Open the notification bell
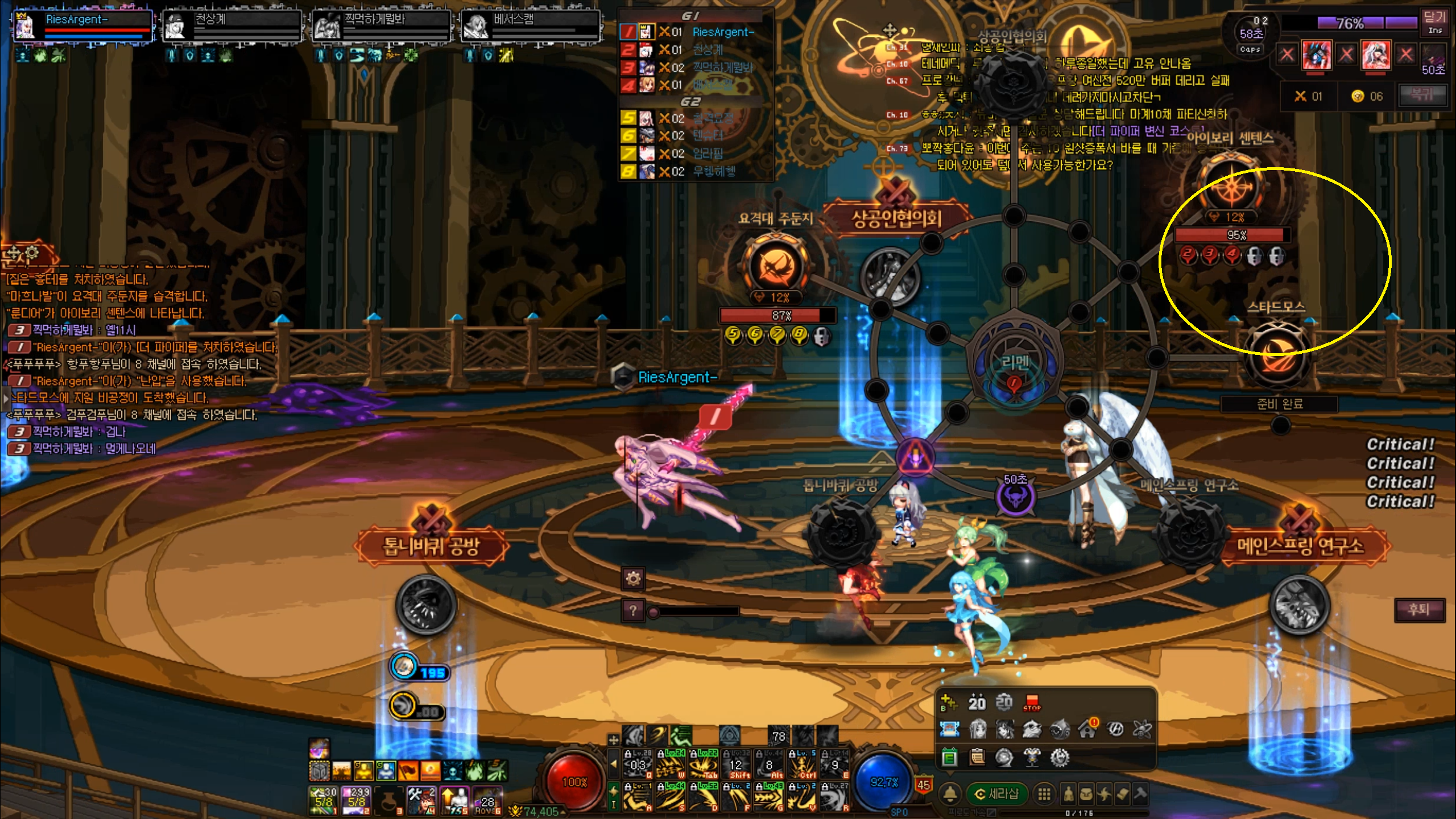The width and height of the screenshot is (1456, 819). point(950,793)
